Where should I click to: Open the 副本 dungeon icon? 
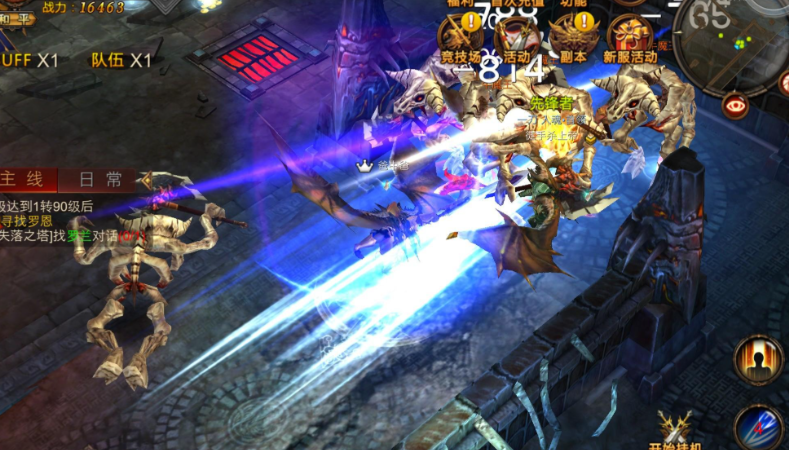573,38
